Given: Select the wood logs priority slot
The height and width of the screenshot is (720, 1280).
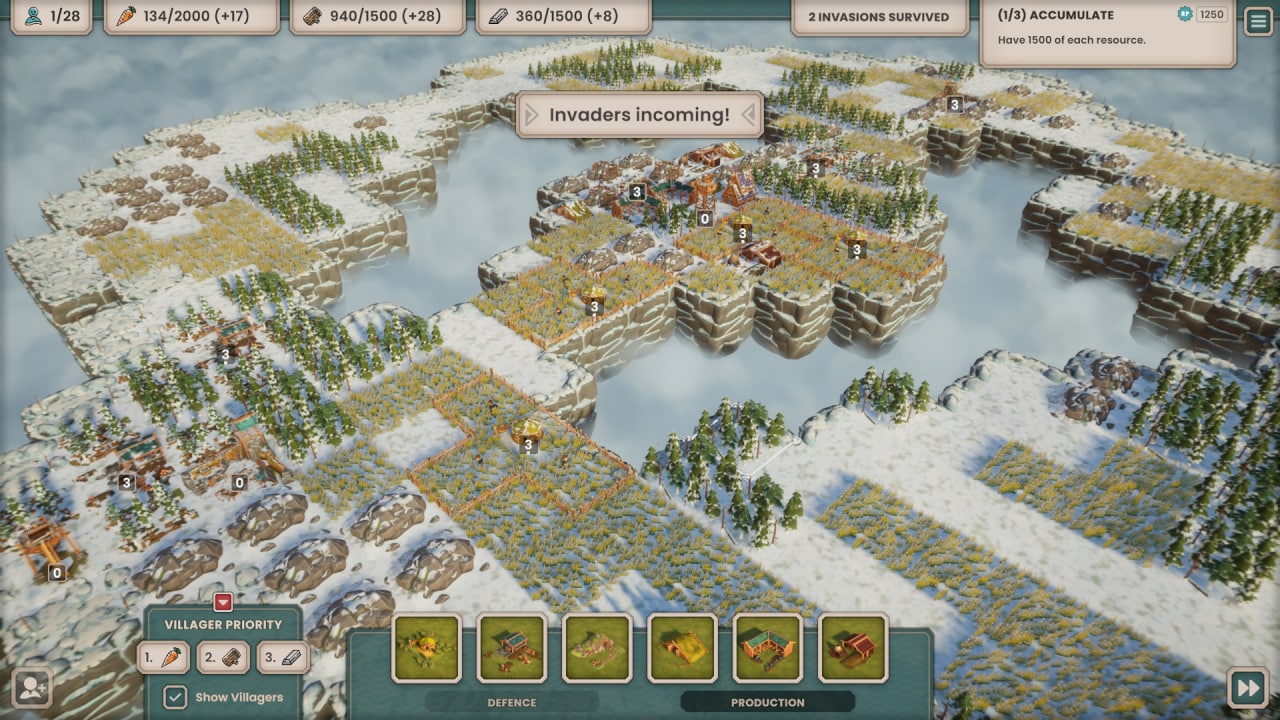Looking at the screenshot, I should click(223, 657).
